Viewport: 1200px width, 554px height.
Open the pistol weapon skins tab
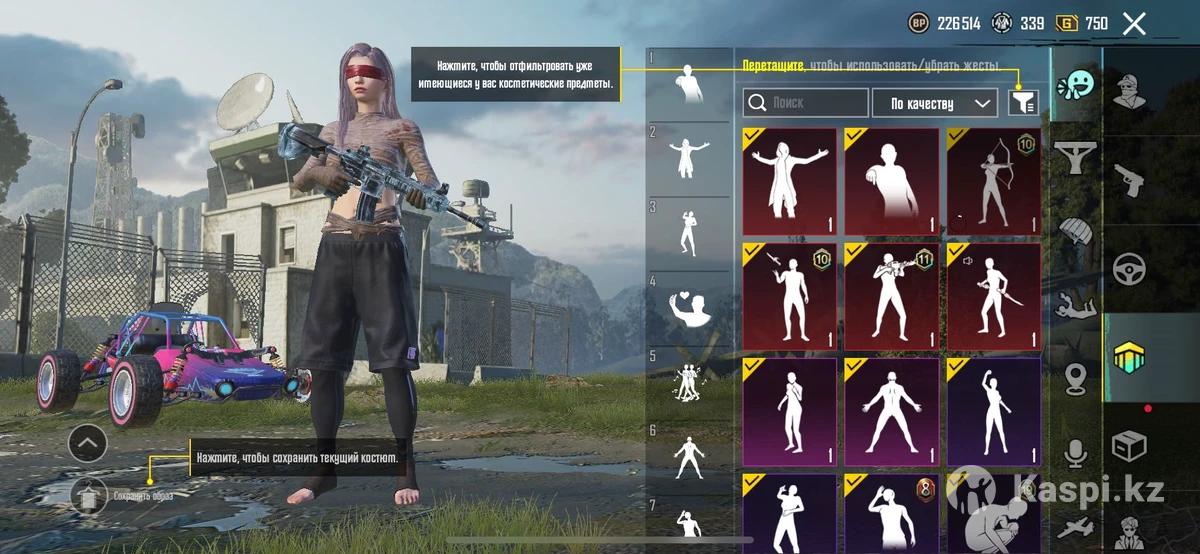pos(1130,180)
